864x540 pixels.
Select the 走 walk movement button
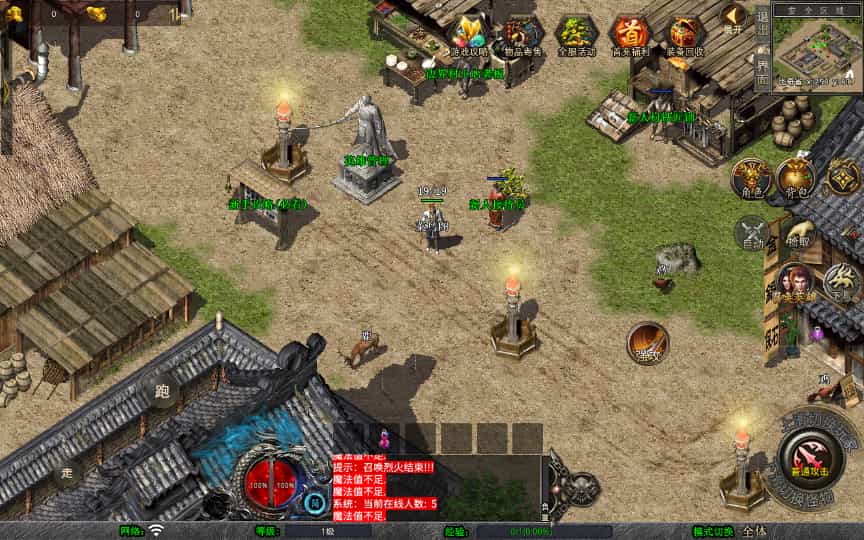tap(67, 472)
